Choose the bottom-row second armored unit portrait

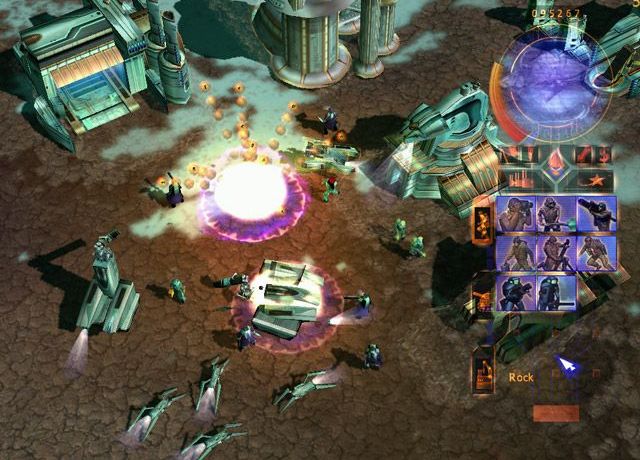click(556, 291)
